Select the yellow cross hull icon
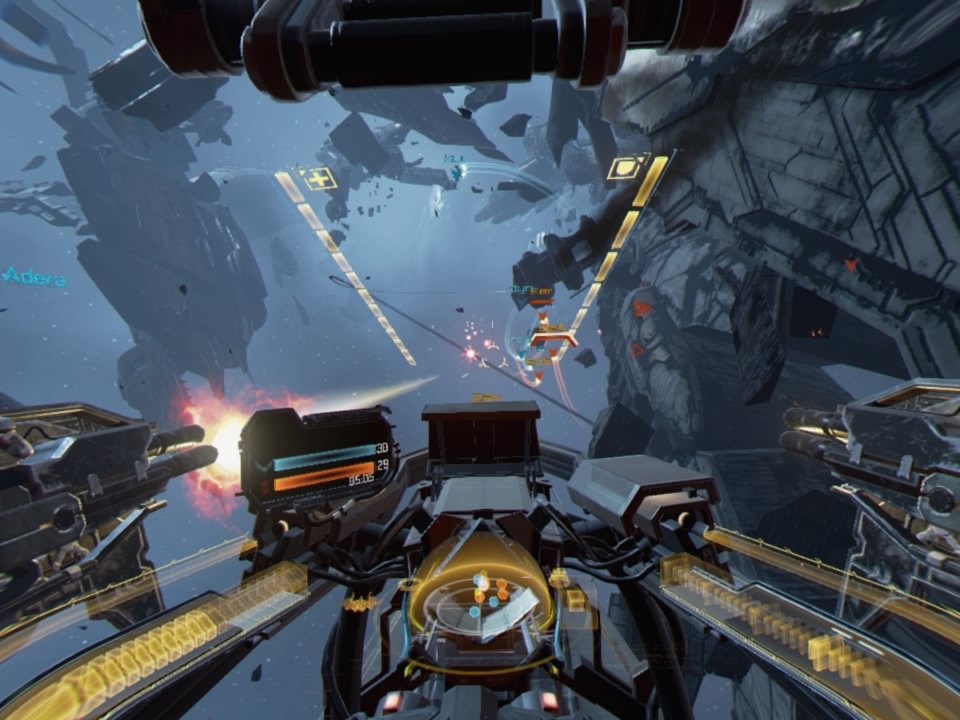This screenshot has height=720, width=960. pyautogui.click(x=318, y=180)
